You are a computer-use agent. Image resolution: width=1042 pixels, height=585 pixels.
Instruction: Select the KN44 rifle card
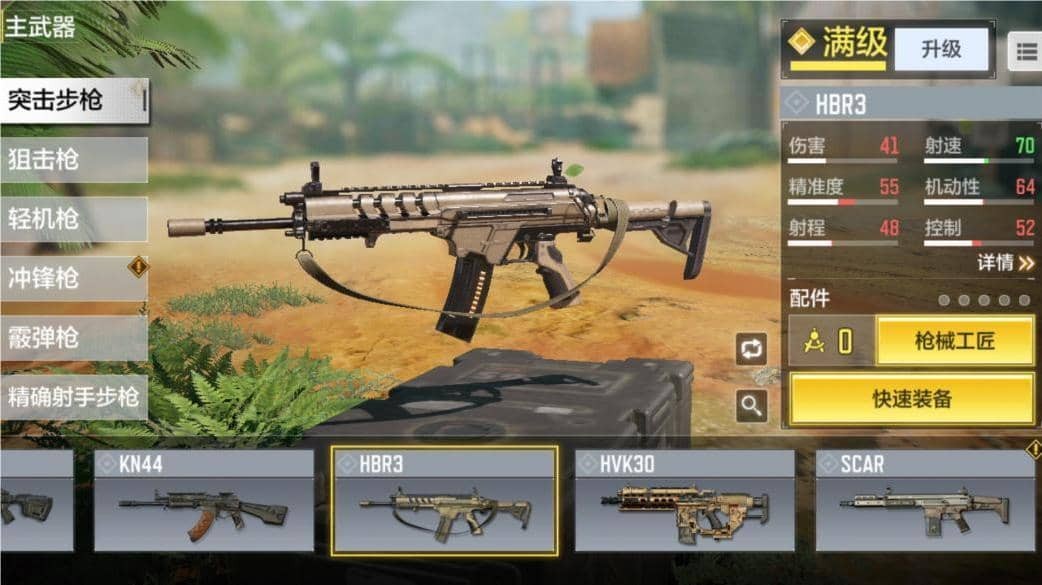205,501
